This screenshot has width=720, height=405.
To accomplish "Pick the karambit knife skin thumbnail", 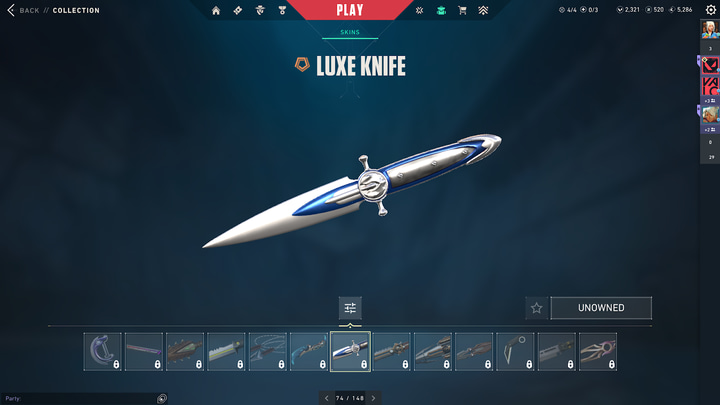I will coord(515,352).
